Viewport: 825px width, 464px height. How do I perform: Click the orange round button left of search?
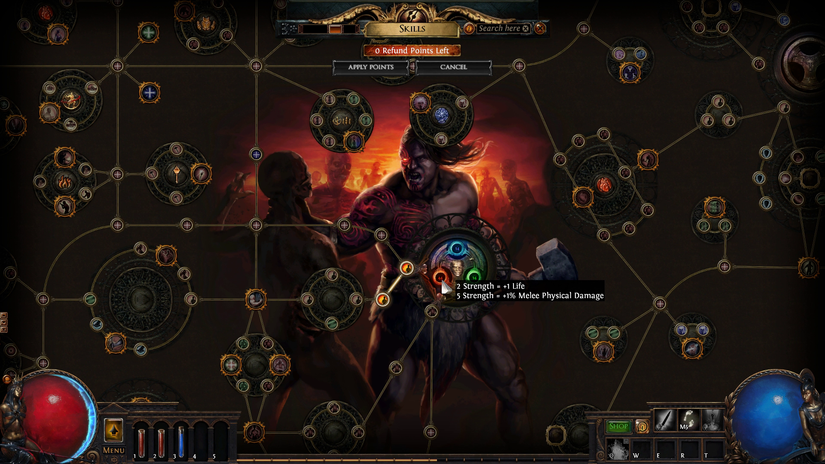coord(469,29)
